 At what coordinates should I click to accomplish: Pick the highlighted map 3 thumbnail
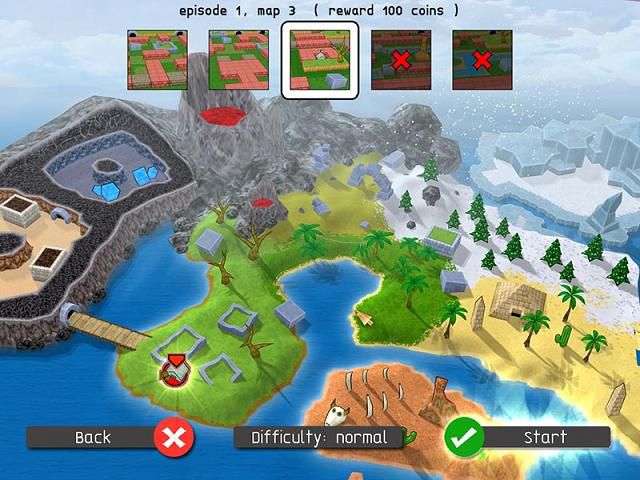tap(319, 61)
